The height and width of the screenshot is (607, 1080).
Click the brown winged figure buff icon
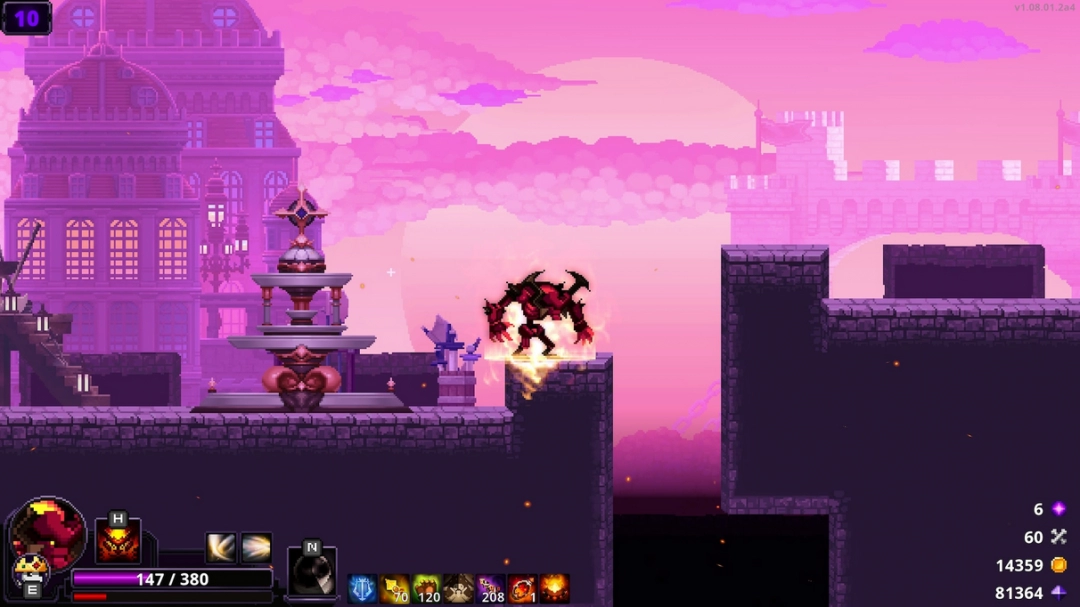(x=458, y=589)
